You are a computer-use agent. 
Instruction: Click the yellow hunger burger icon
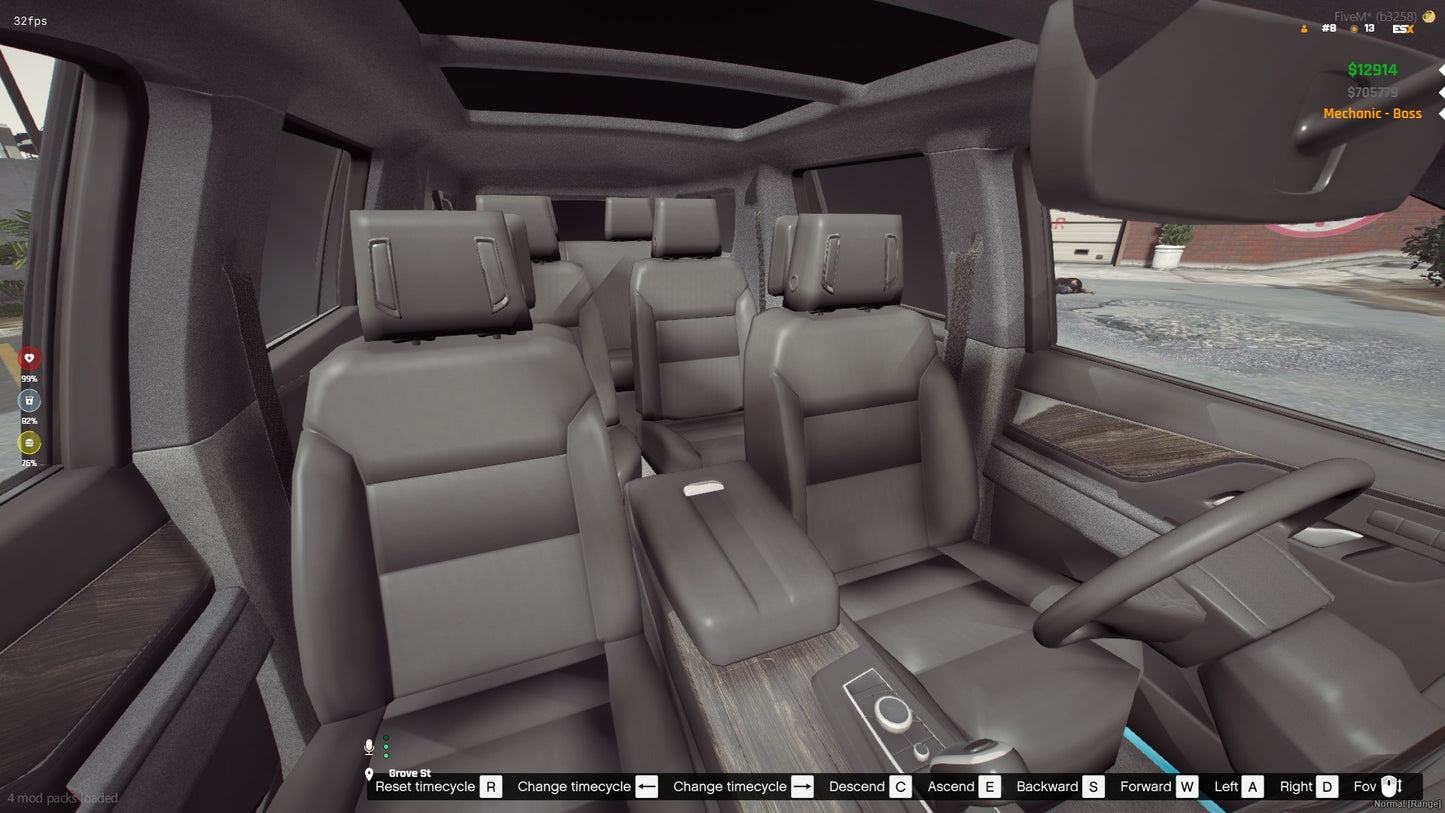pyautogui.click(x=29, y=443)
